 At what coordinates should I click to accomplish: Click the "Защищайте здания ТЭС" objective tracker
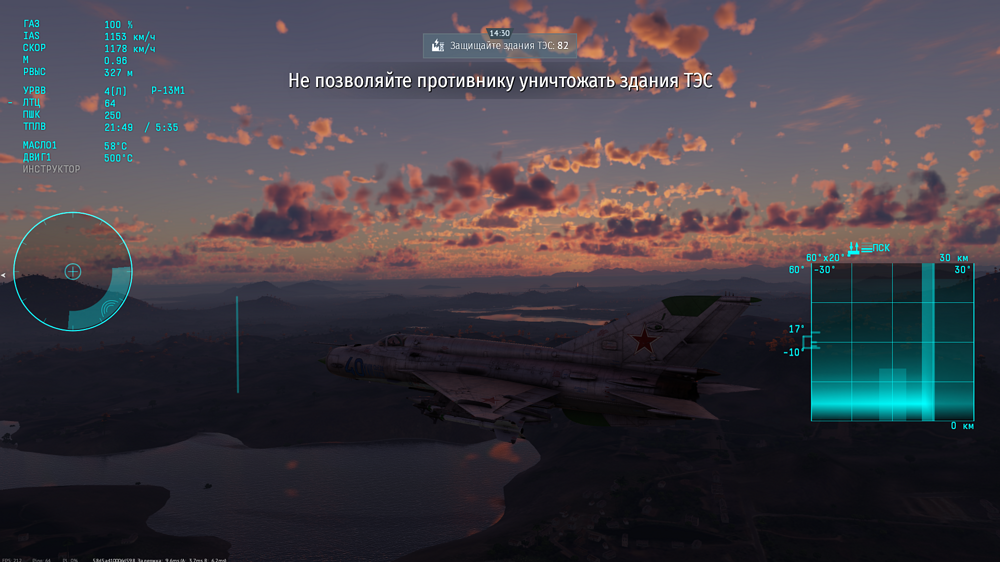coord(500,45)
